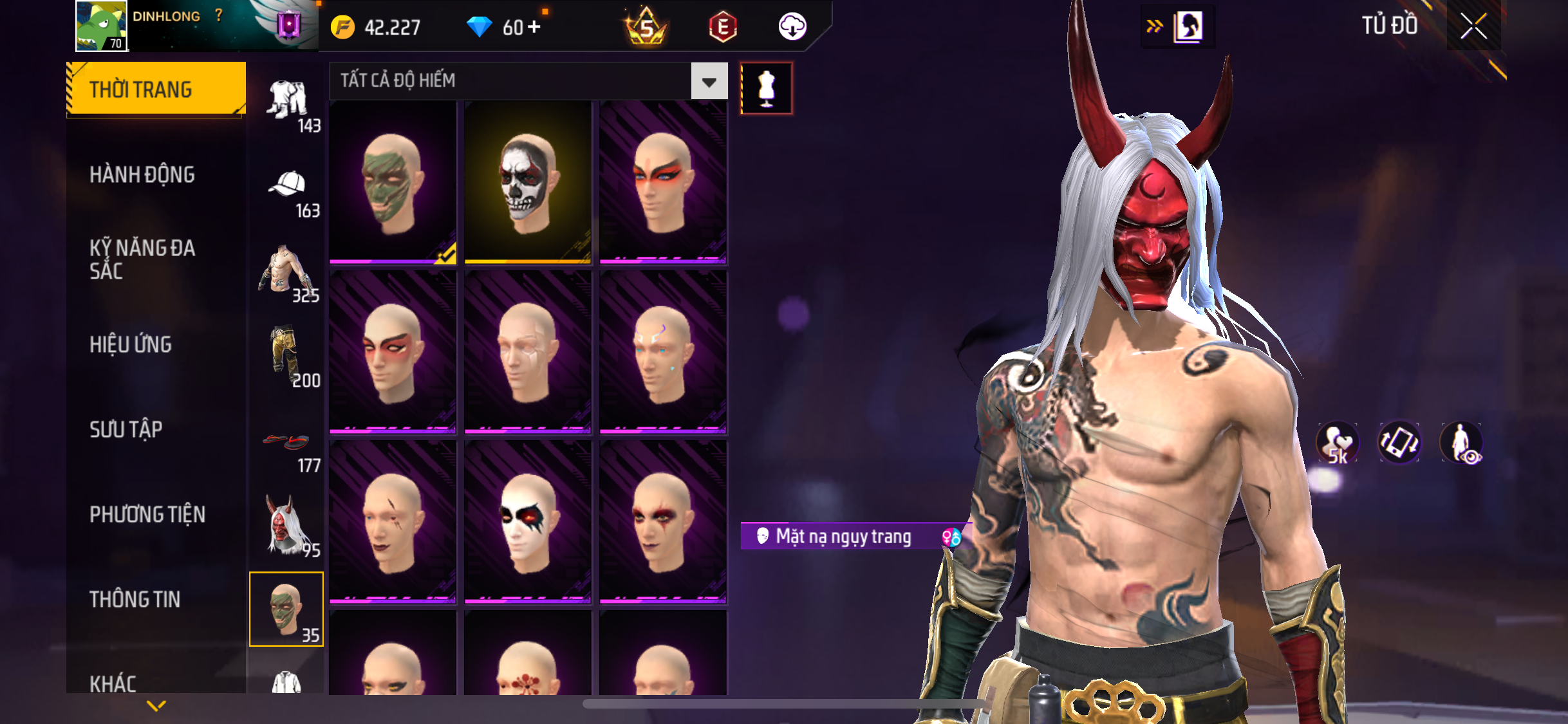This screenshot has height=724, width=1568.
Task: Click the mannequin preview button
Action: (766, 88)
